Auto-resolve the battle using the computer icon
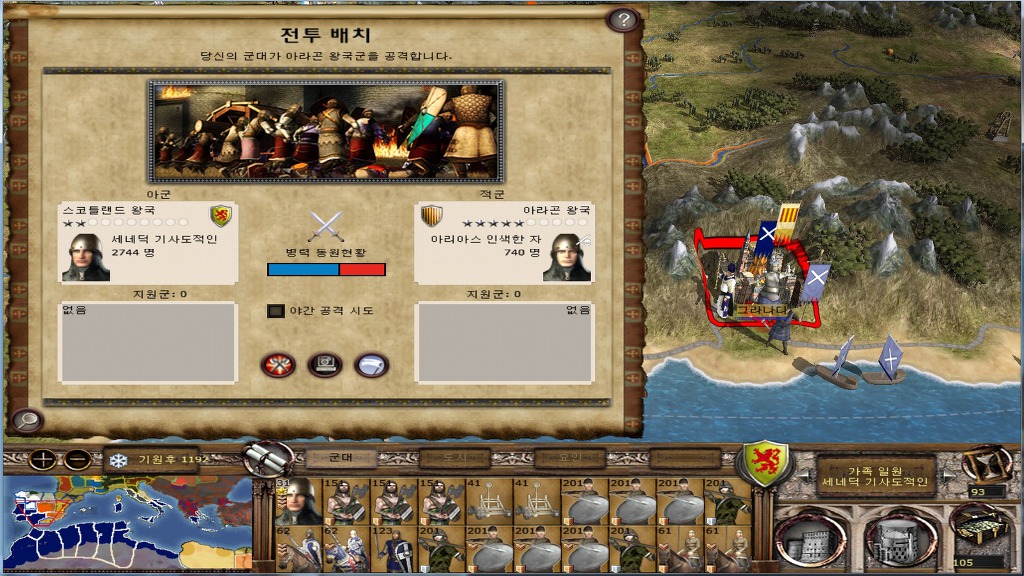 coord(324,365)
